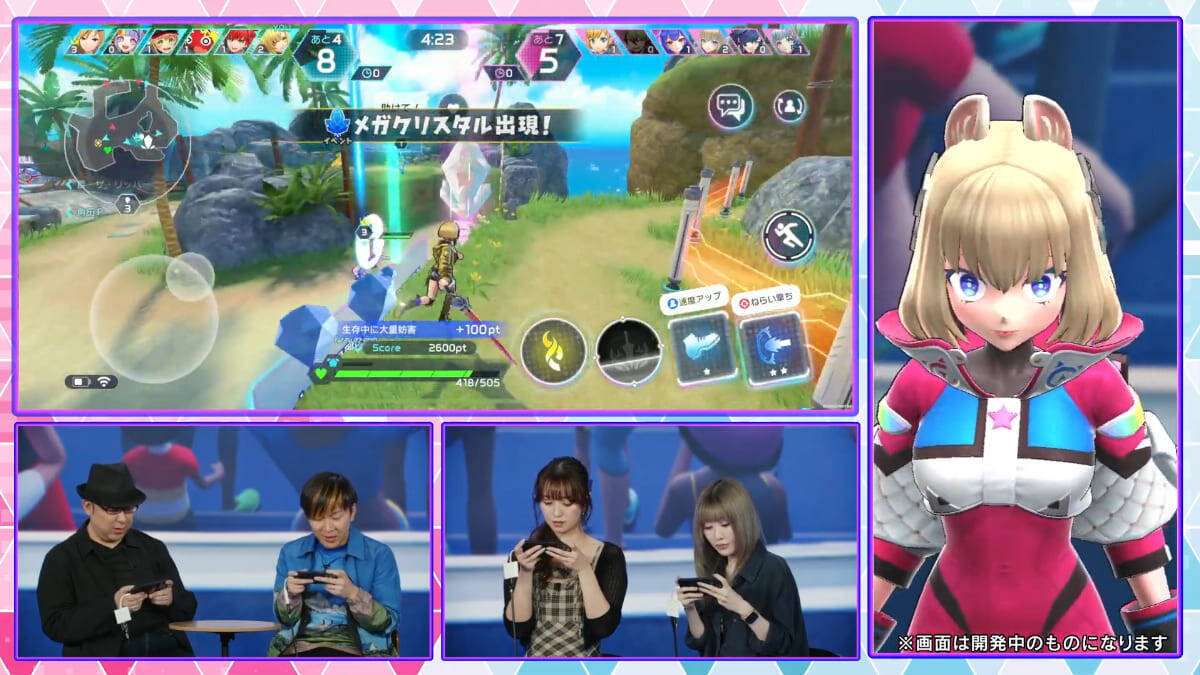This screenshot has height=675, width=1200.
Task: Activate the running figure dash button
Action: click(x=788, y=236)
